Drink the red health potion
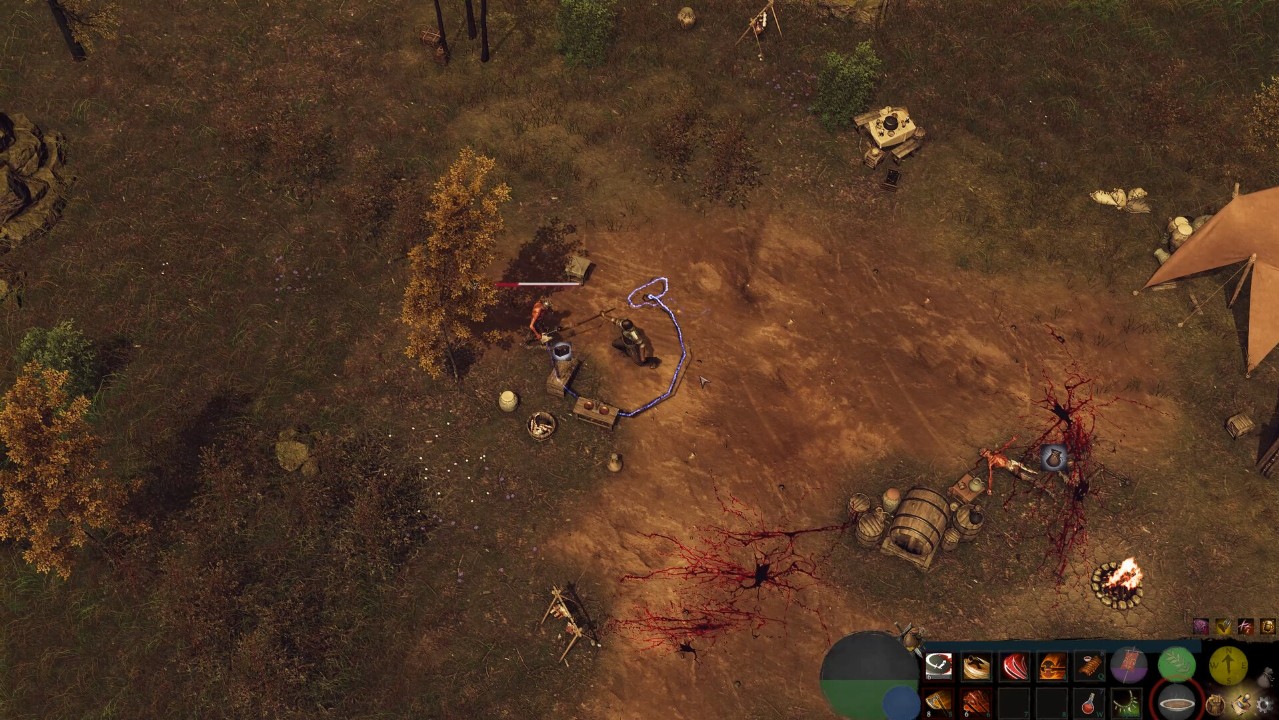This screenshot has height=720, width=1279. pos(1090,703)
